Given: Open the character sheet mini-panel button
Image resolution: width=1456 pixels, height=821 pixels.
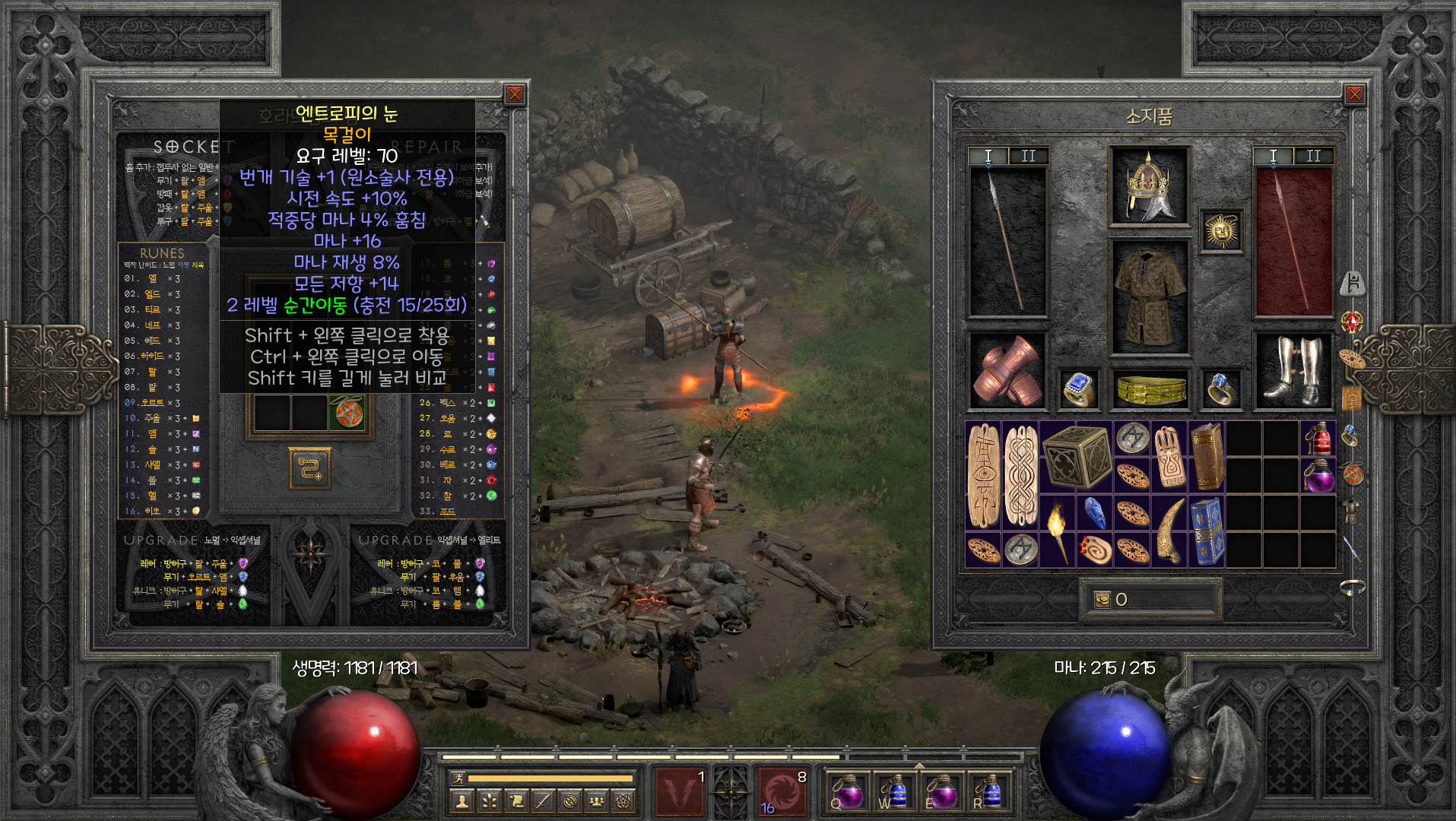Looking at the screenshot, I should 461,800.
